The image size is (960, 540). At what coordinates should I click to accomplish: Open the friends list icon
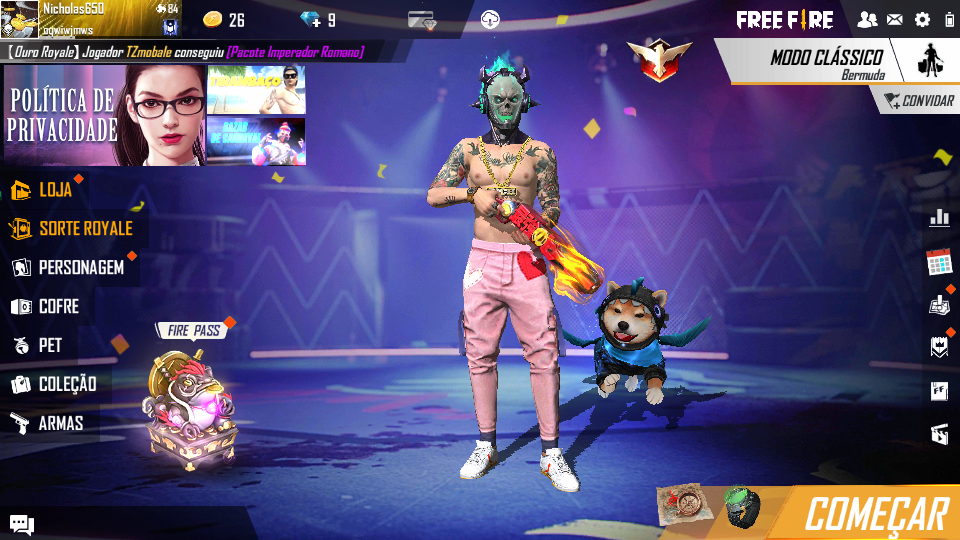(x=867, y=19)
